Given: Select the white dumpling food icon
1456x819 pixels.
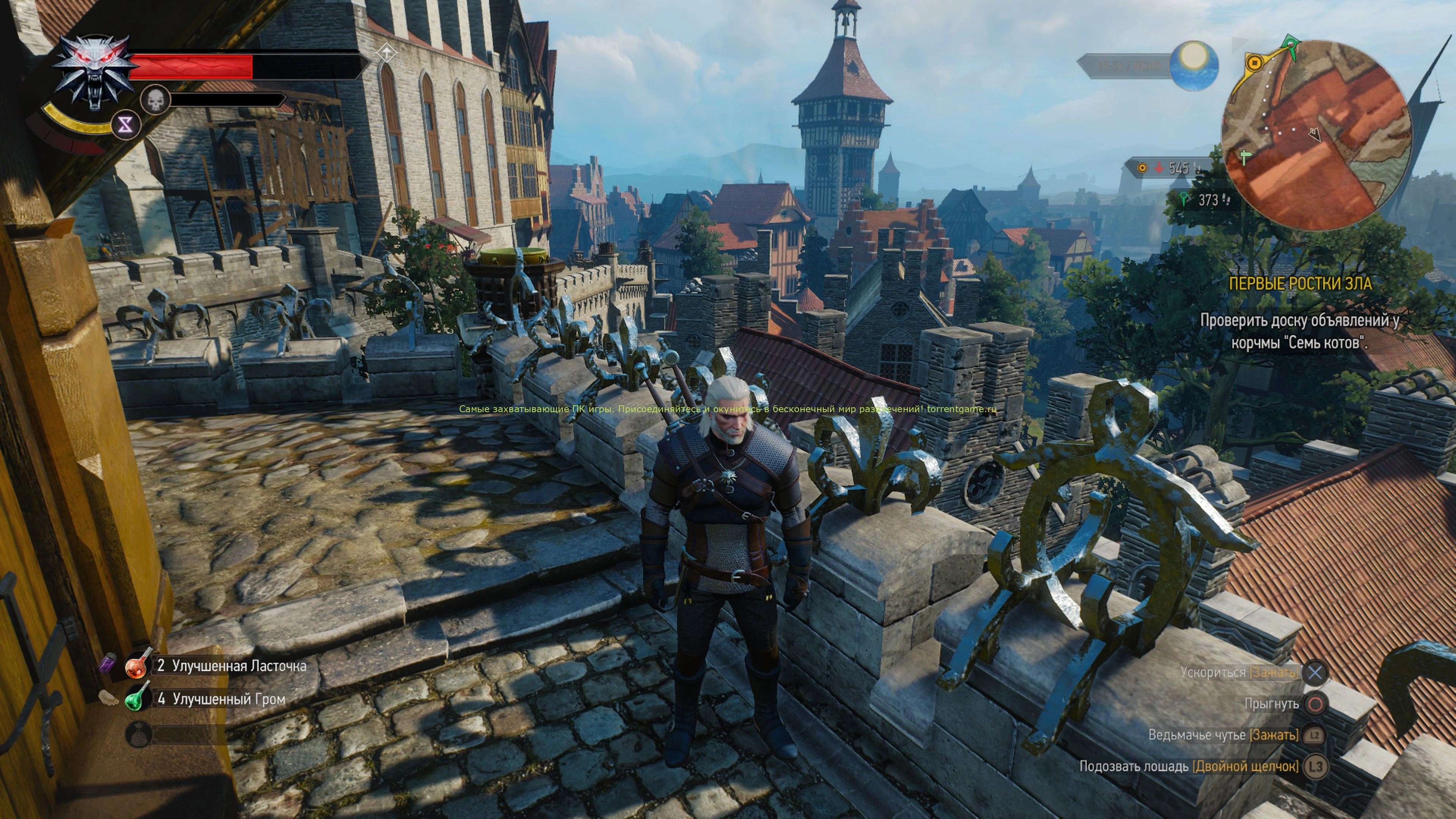Looking at the screenshot, I should pyautogui.click(x=108, y=698).
